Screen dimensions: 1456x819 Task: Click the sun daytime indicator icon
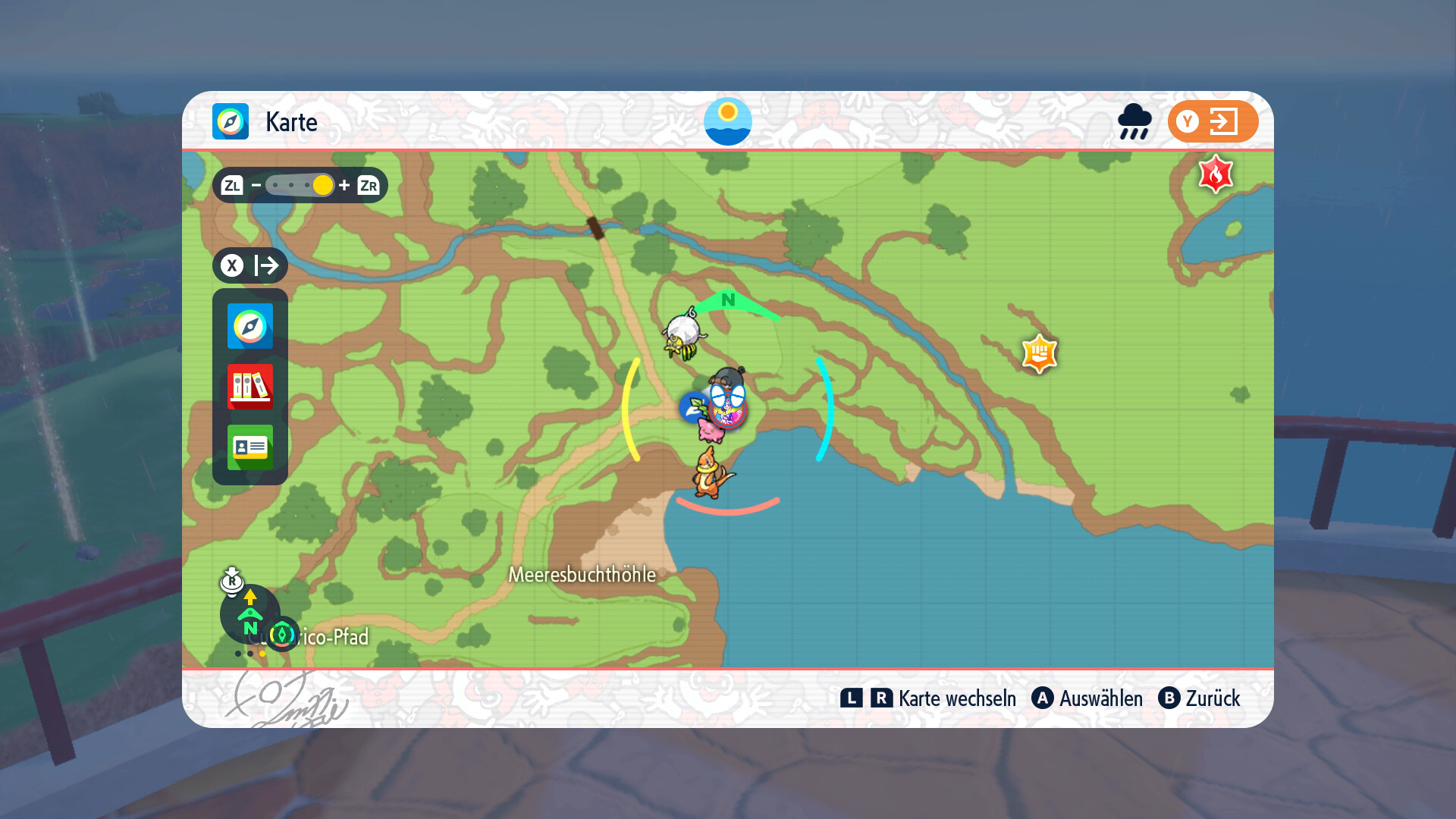tap(727, 121)
